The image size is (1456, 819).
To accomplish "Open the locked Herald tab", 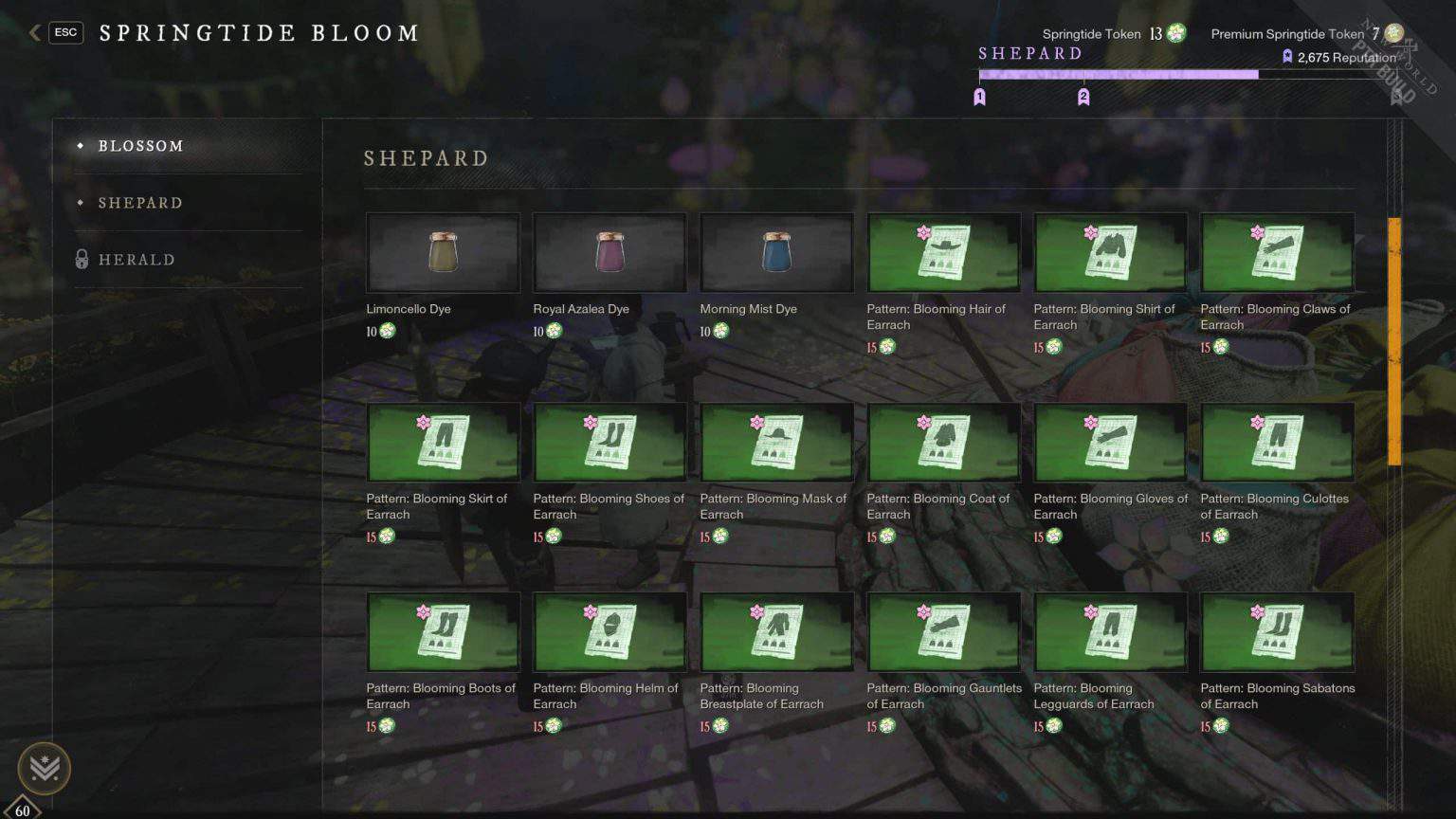I will (x=136, y=259).
